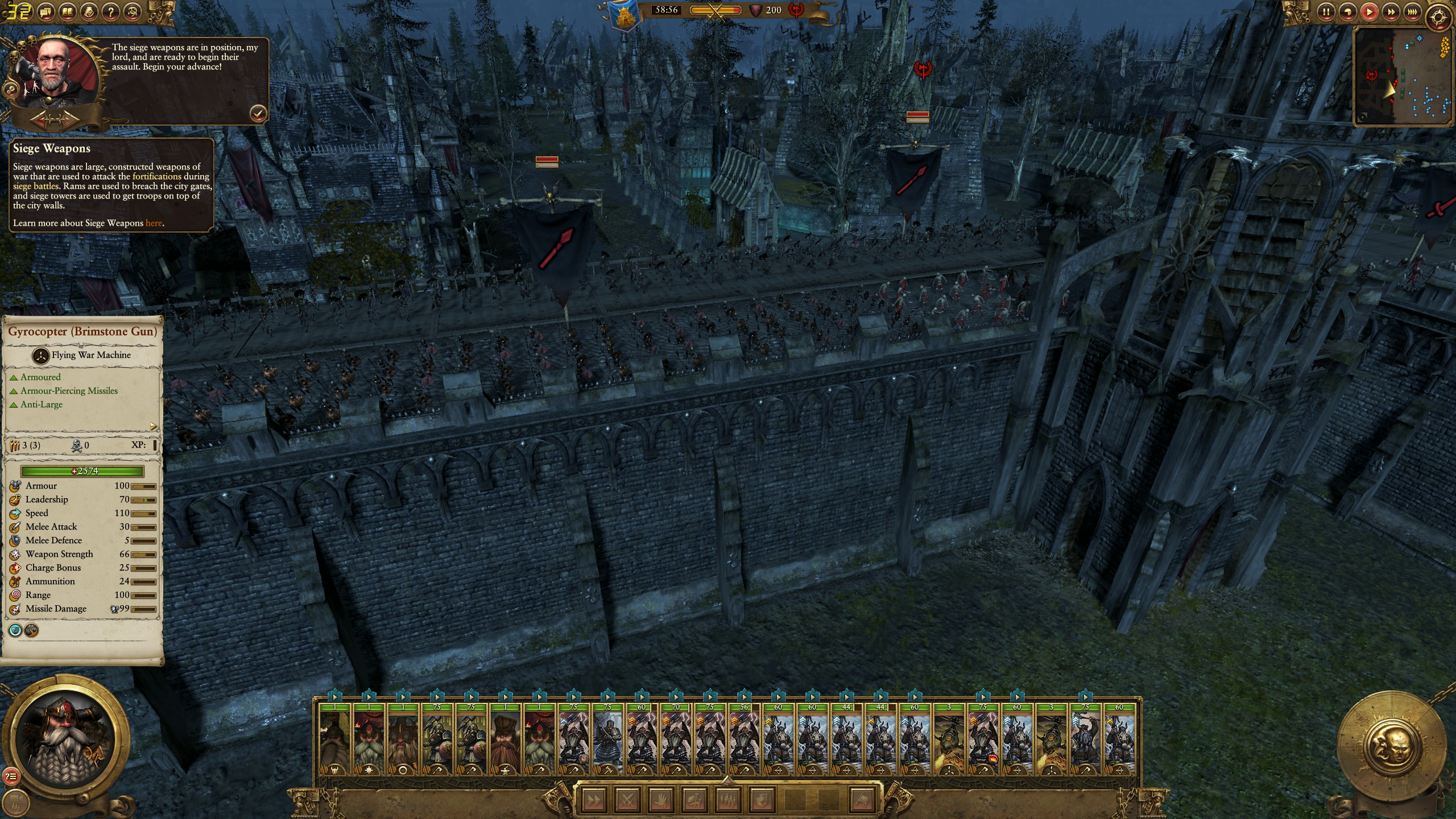The height and width of the screenshot is (819, 1456).
Task: Toggle the run double-arrow order button
Action: pos(594,800)
